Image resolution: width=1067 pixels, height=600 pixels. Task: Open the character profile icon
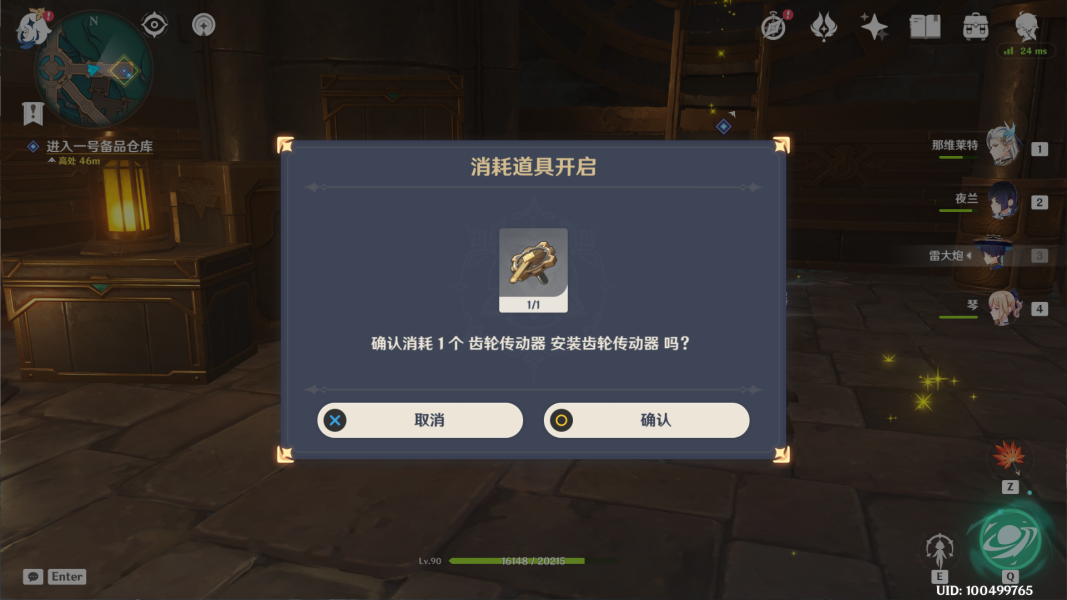[1027, 25]
